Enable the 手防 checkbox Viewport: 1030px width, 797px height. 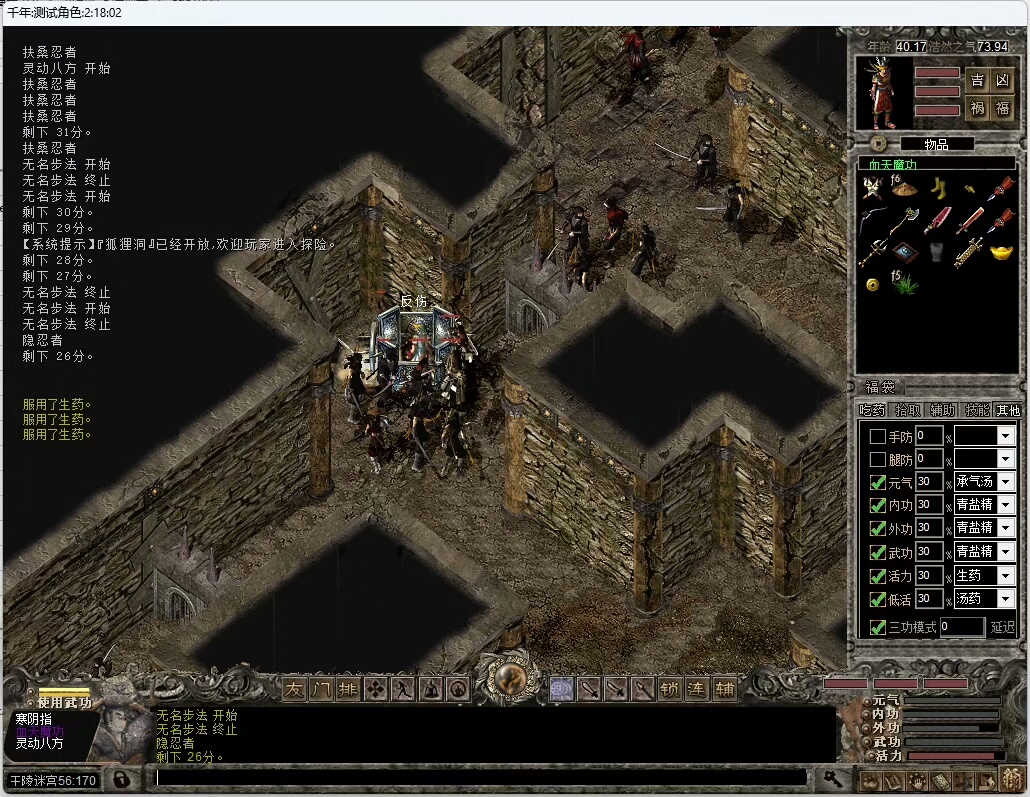(x=877, y=436)
